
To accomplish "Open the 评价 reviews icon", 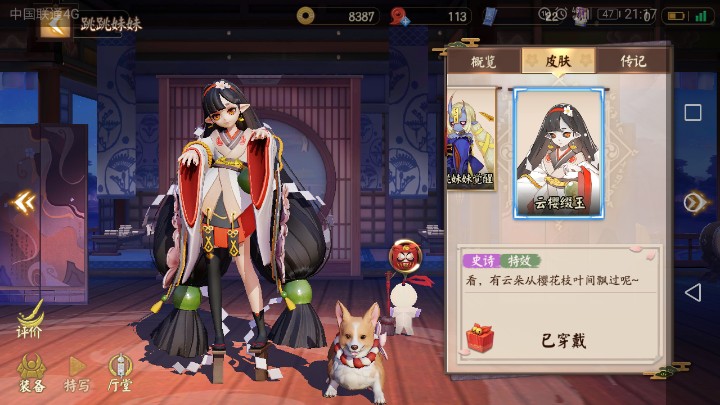I will [x=29, y=320].
